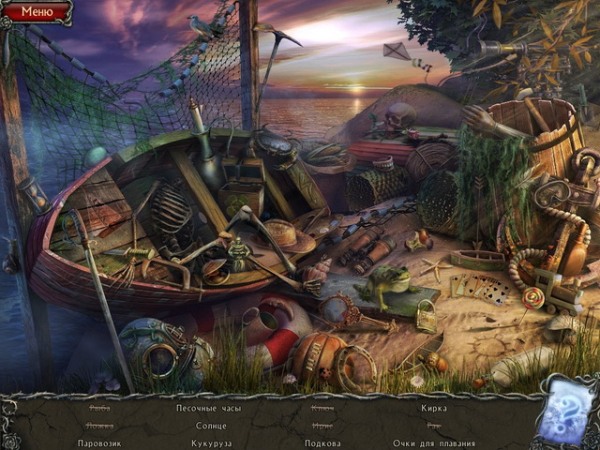Open the Меню button

(x=37, y=12)
